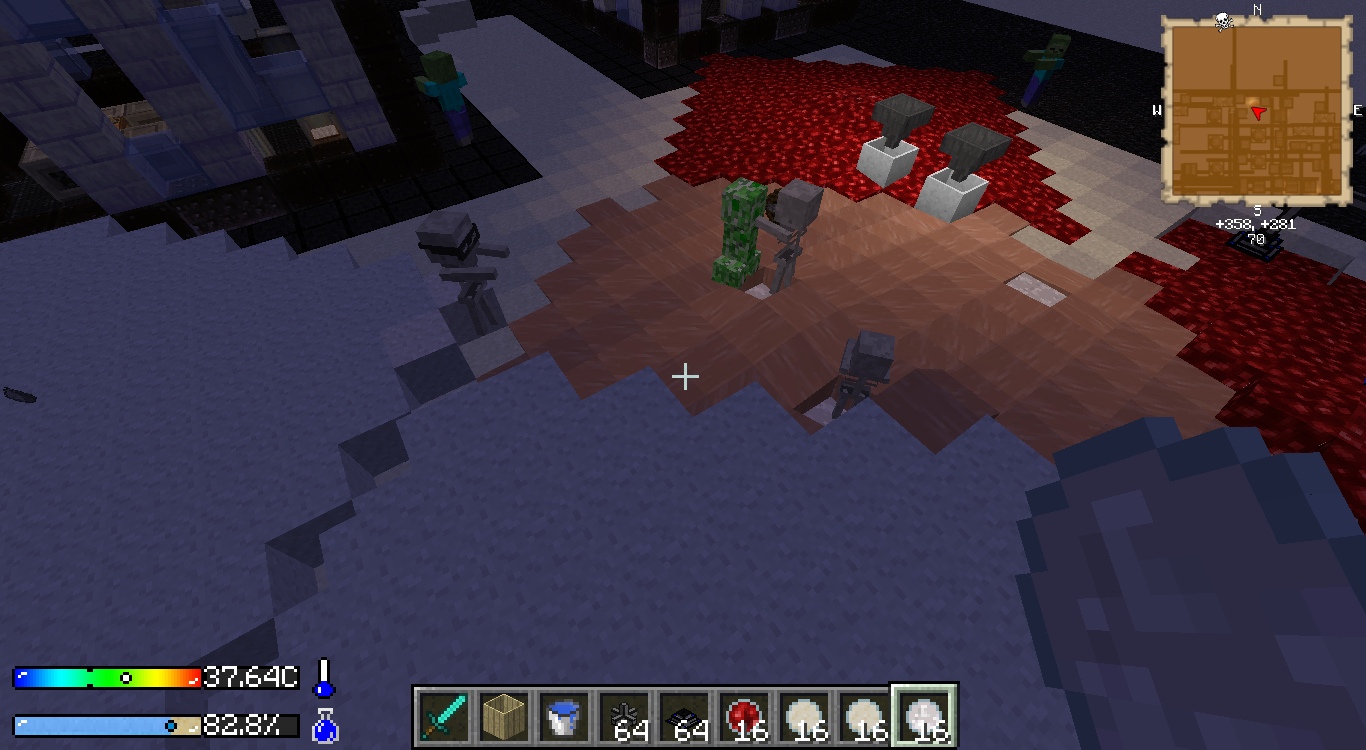Click the red player arrow on minimap
Screen dimensions: 1366x750
tap(1258, 113)
